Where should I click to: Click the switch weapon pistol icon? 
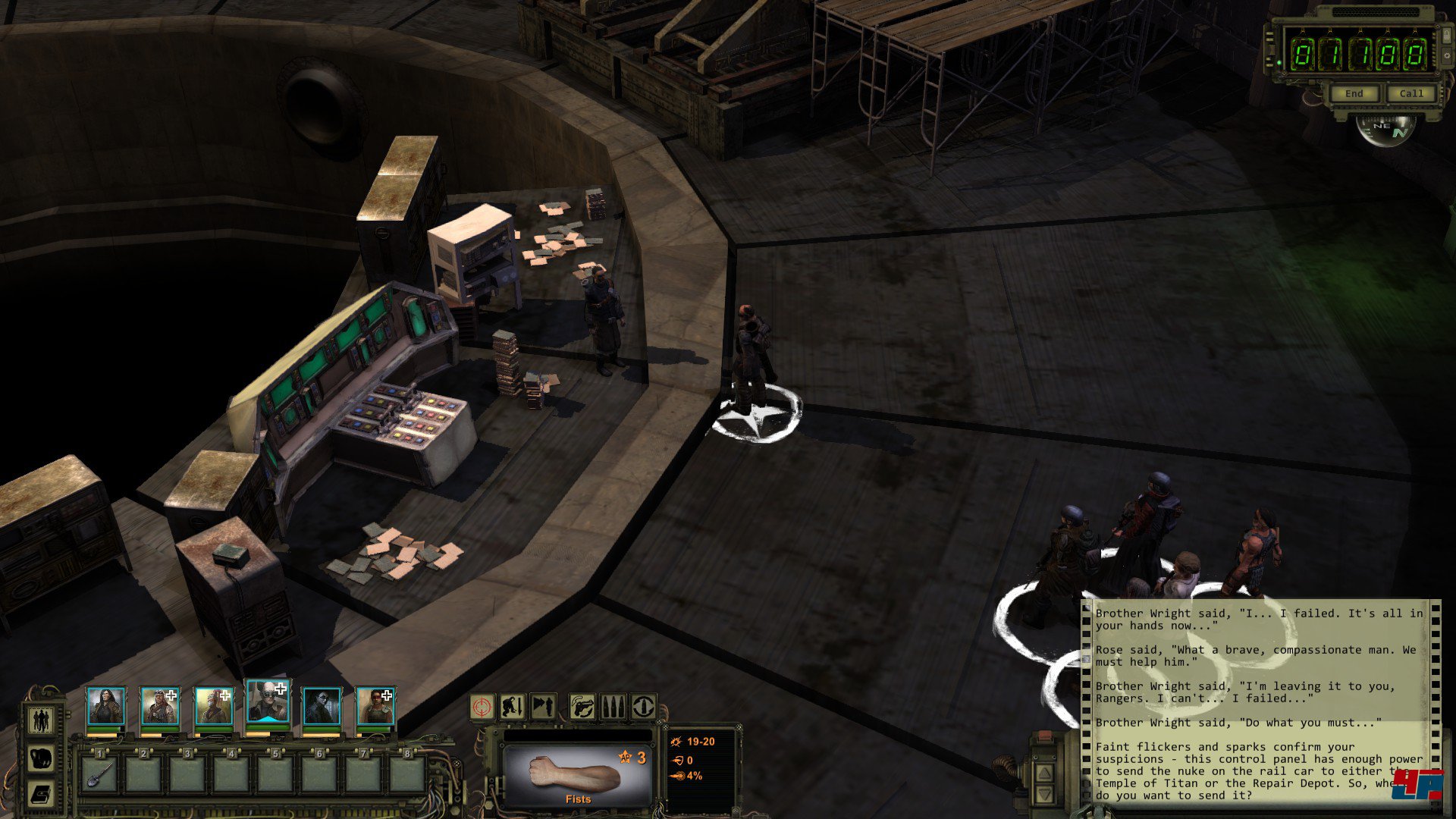pos(582,707)
